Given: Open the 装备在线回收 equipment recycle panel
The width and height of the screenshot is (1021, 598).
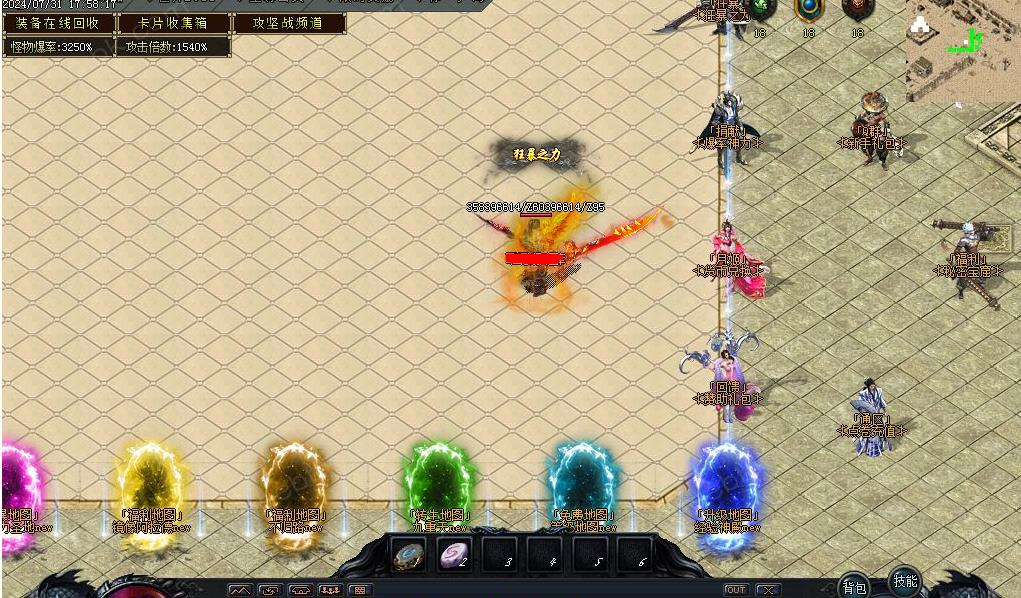Looking at the screenshot, I should (58, 23).
